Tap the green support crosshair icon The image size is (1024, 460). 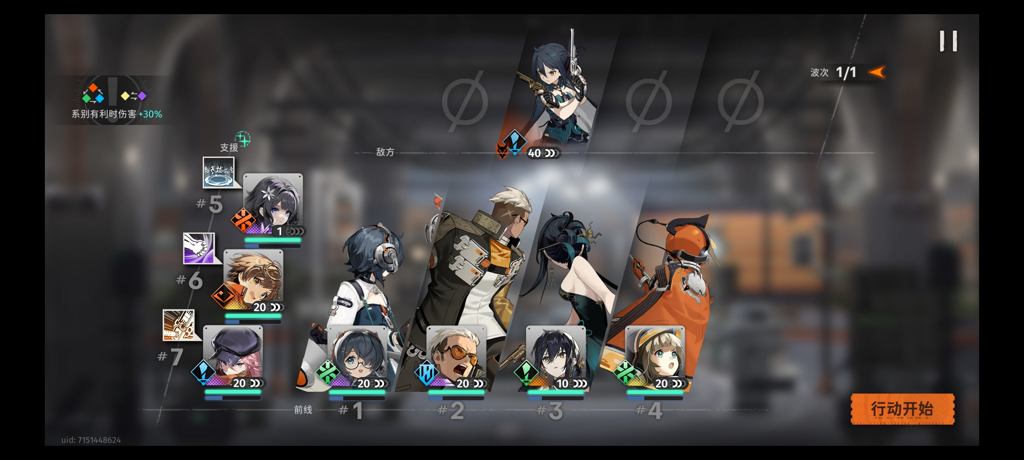pyautogui.click(x=242, y=139)
